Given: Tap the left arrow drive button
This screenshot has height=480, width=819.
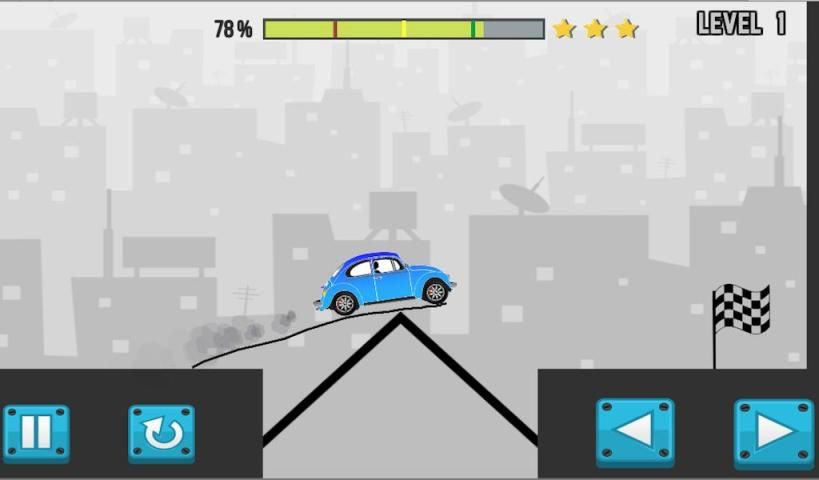Looking at the screenshot, I should pos(635,432).
